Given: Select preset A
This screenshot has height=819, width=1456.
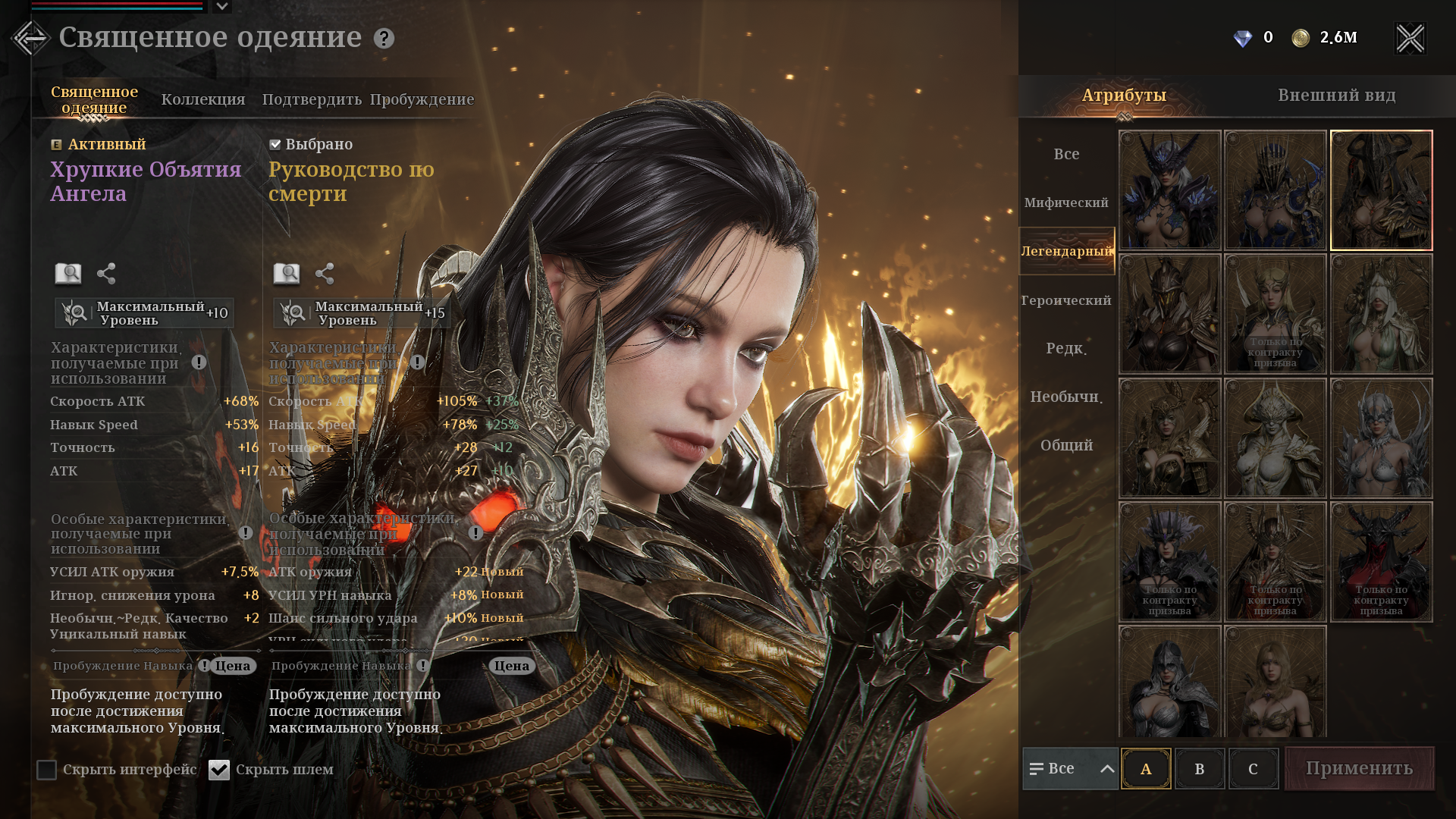Looking at the screenshot, I should tap(1146, 769).
